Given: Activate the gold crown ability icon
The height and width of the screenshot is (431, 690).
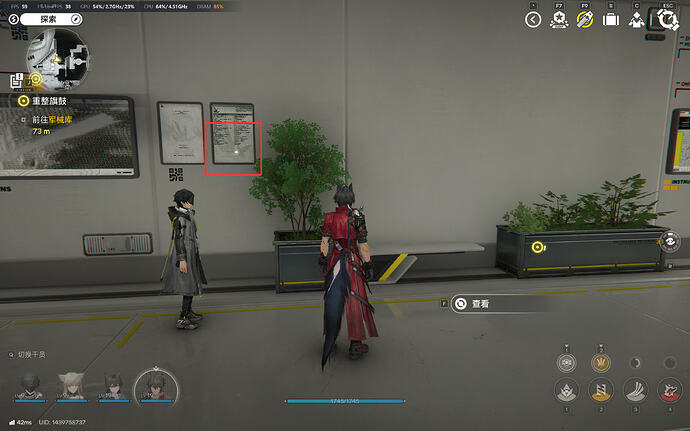Looking at the screenshot, I should [x=600, y=363].
